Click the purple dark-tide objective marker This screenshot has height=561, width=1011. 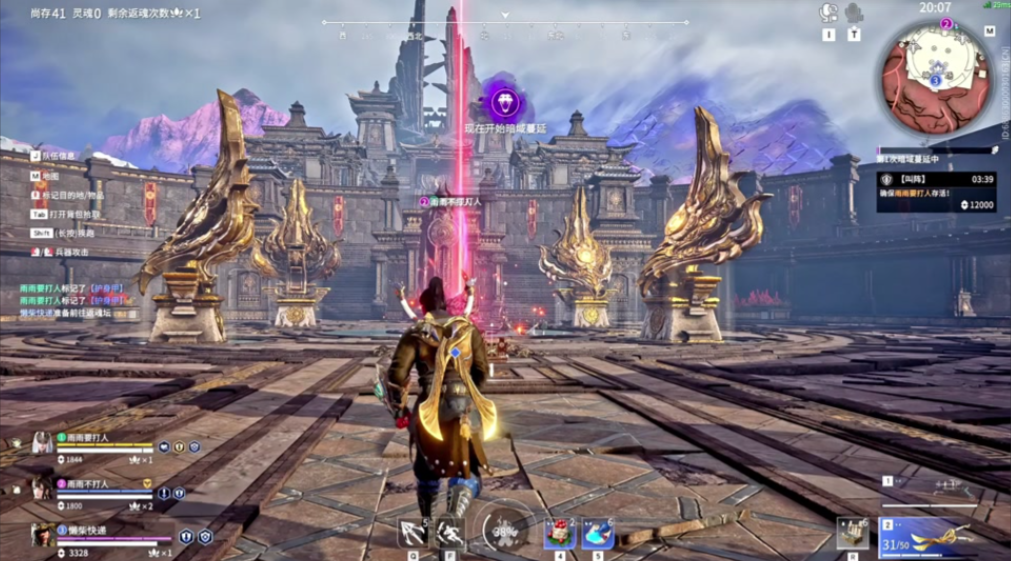coord(503,102)
